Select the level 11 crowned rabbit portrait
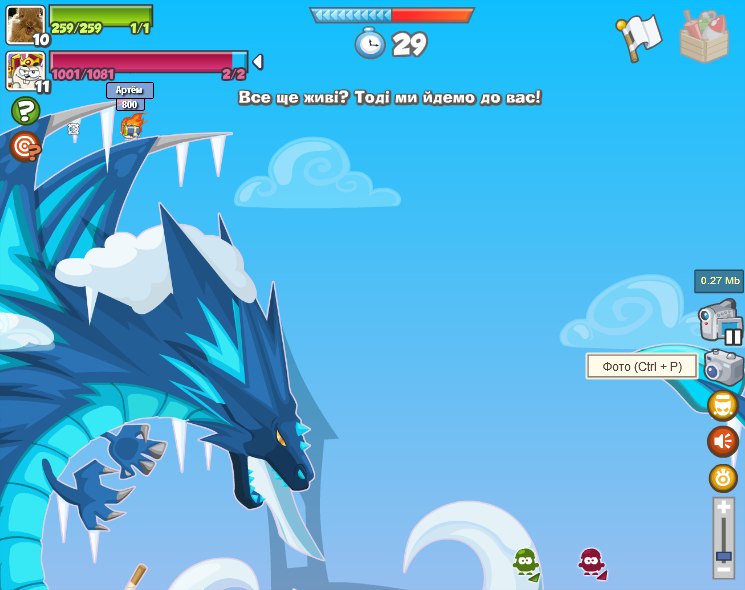745x590 pixels. (x=25, y=71)
